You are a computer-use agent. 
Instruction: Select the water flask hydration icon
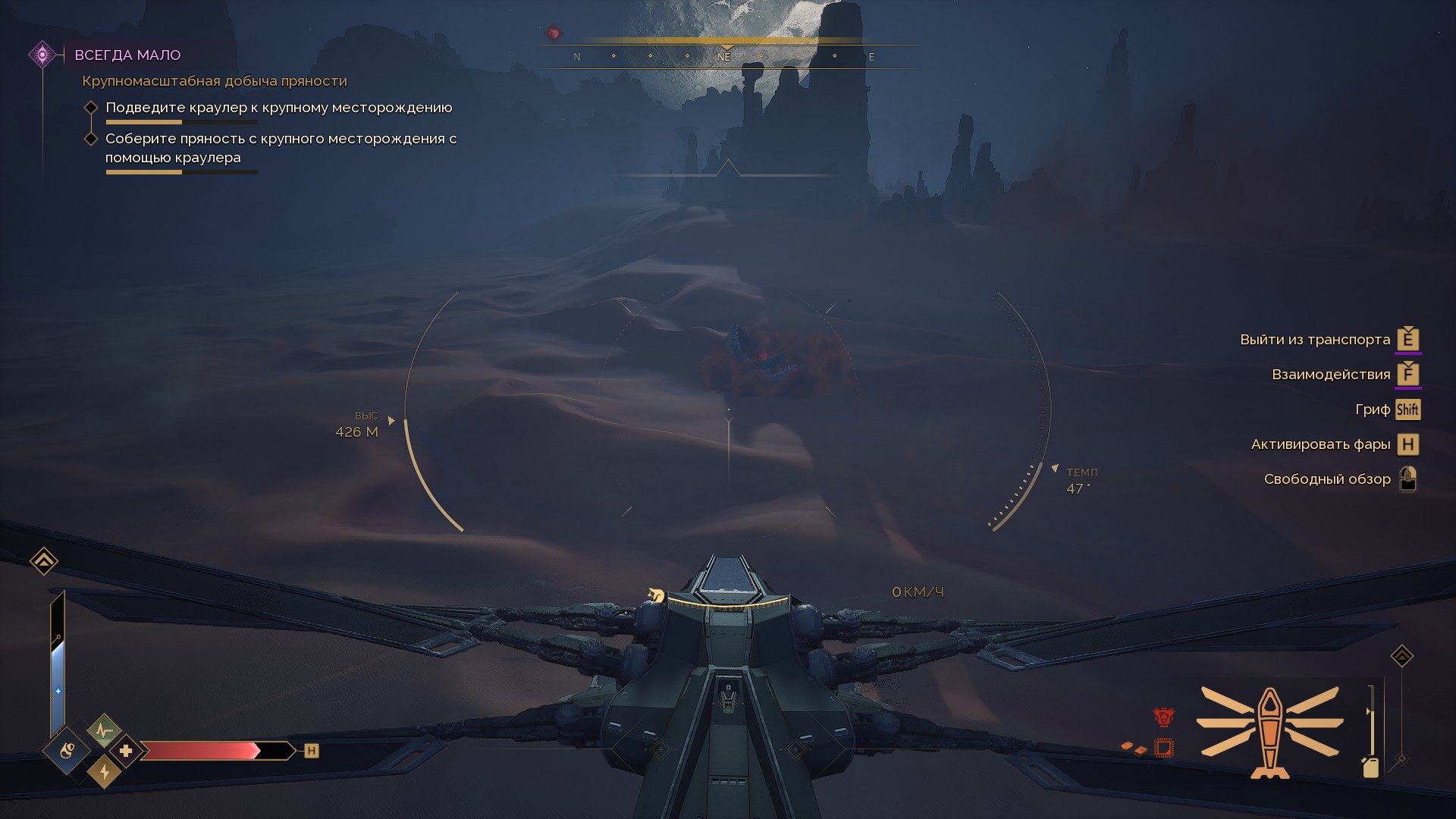[x=67, y=751]
